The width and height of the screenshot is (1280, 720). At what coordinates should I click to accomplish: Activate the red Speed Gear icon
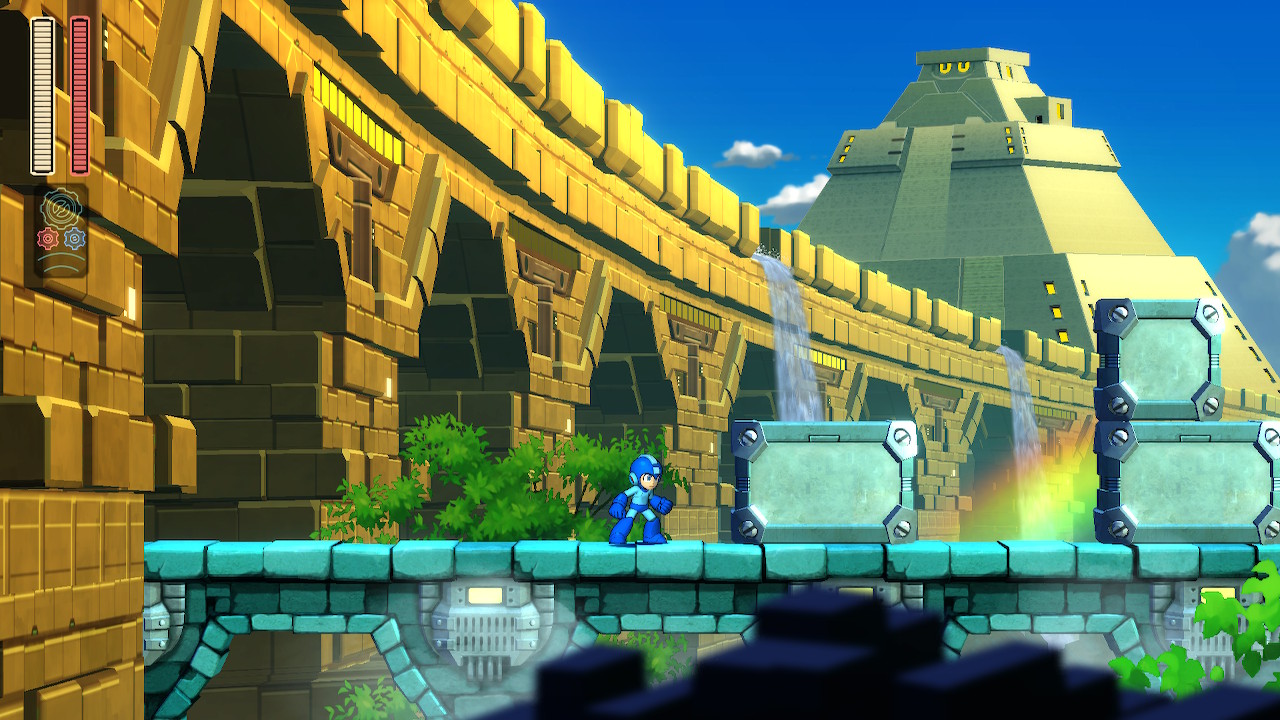[x=48, y=238]
